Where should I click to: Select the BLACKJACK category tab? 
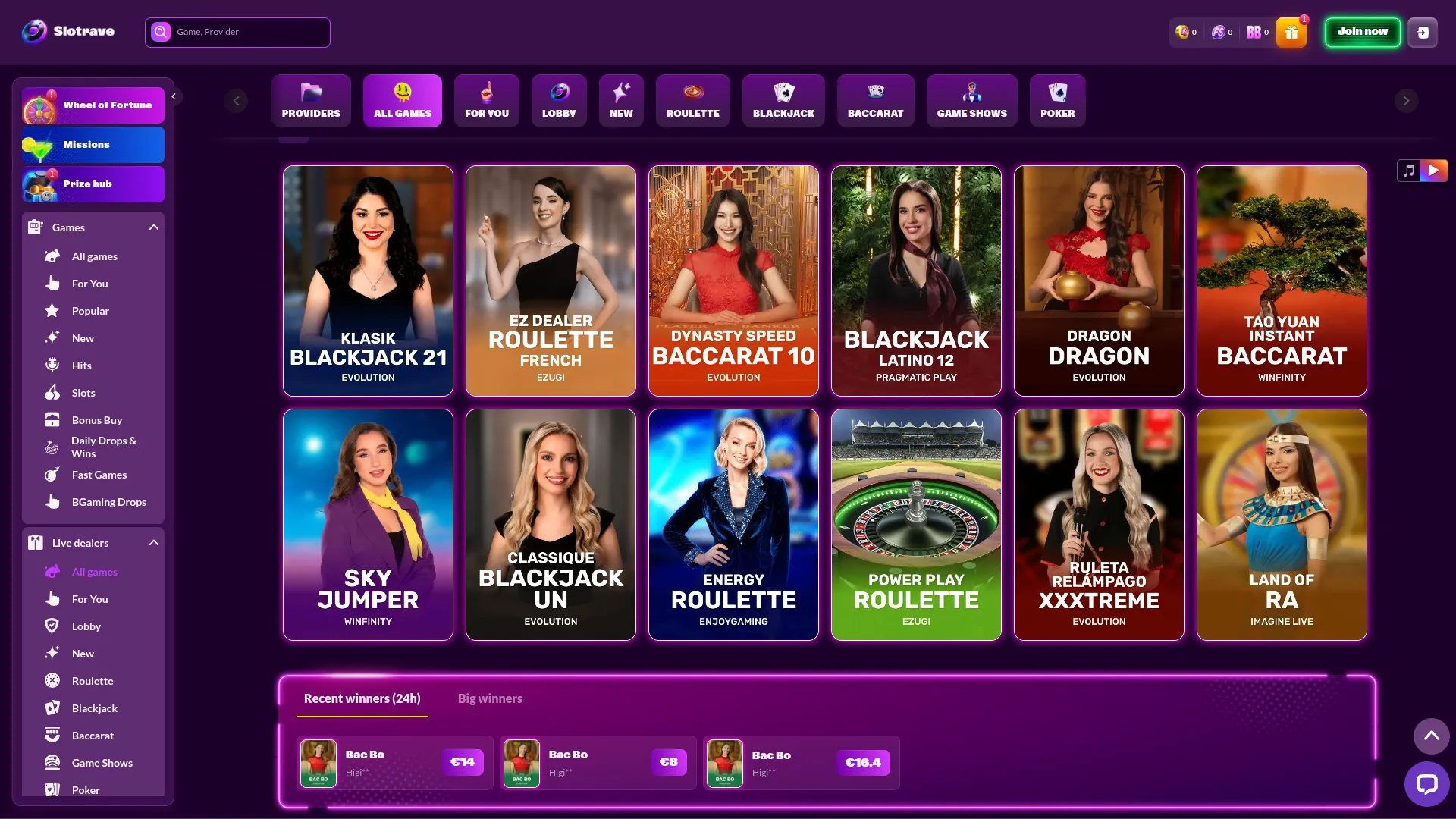783,100
